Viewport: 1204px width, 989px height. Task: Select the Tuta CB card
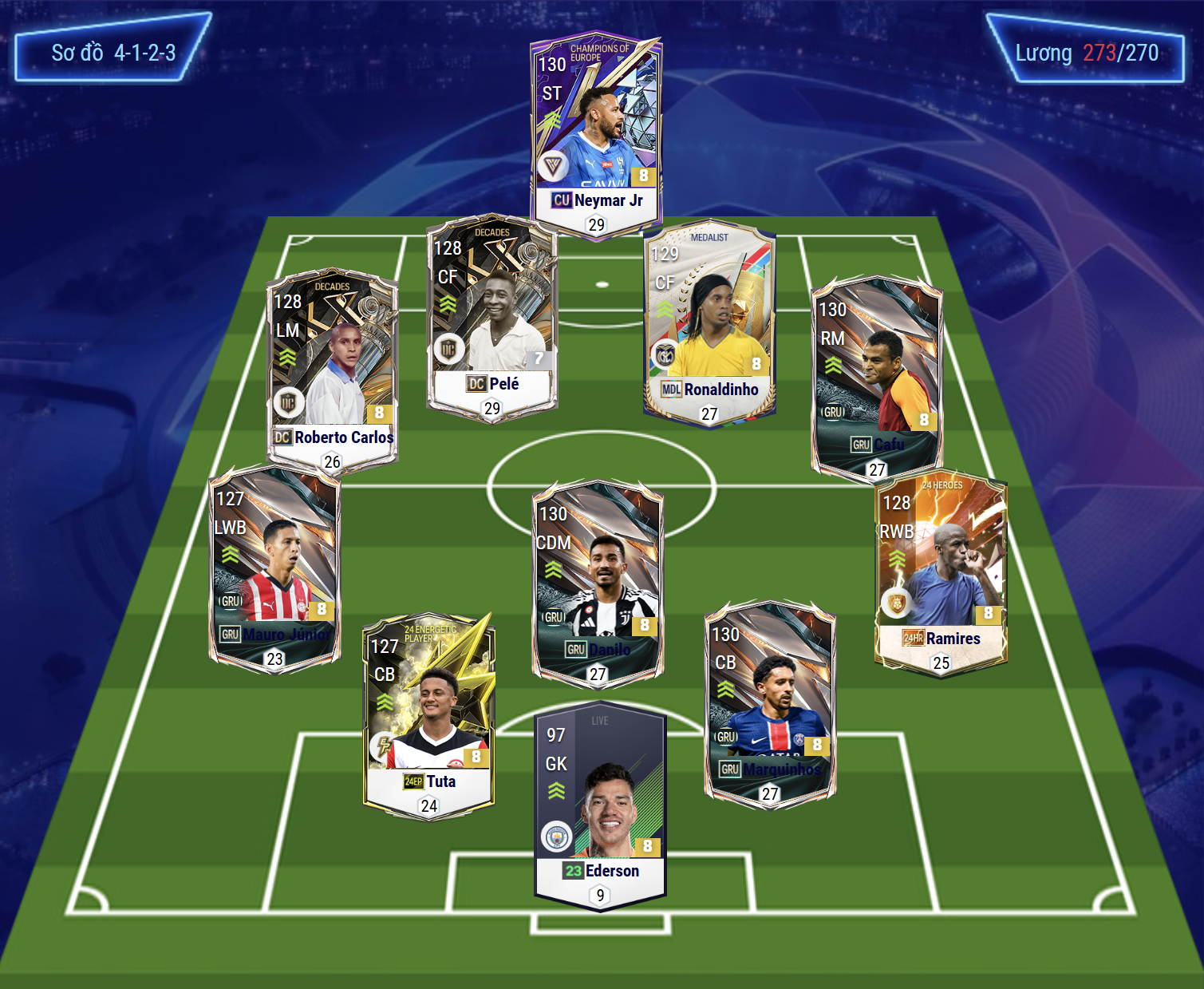429,716
